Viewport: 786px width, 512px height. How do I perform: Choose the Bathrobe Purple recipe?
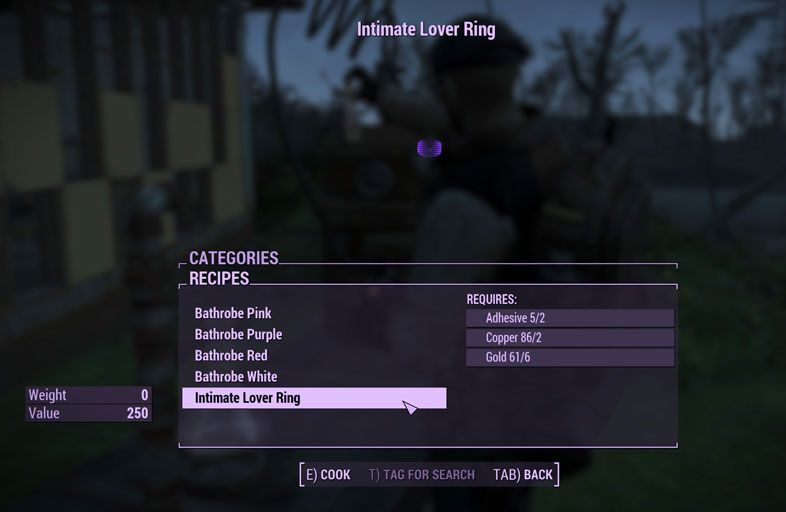pos(238,334)
